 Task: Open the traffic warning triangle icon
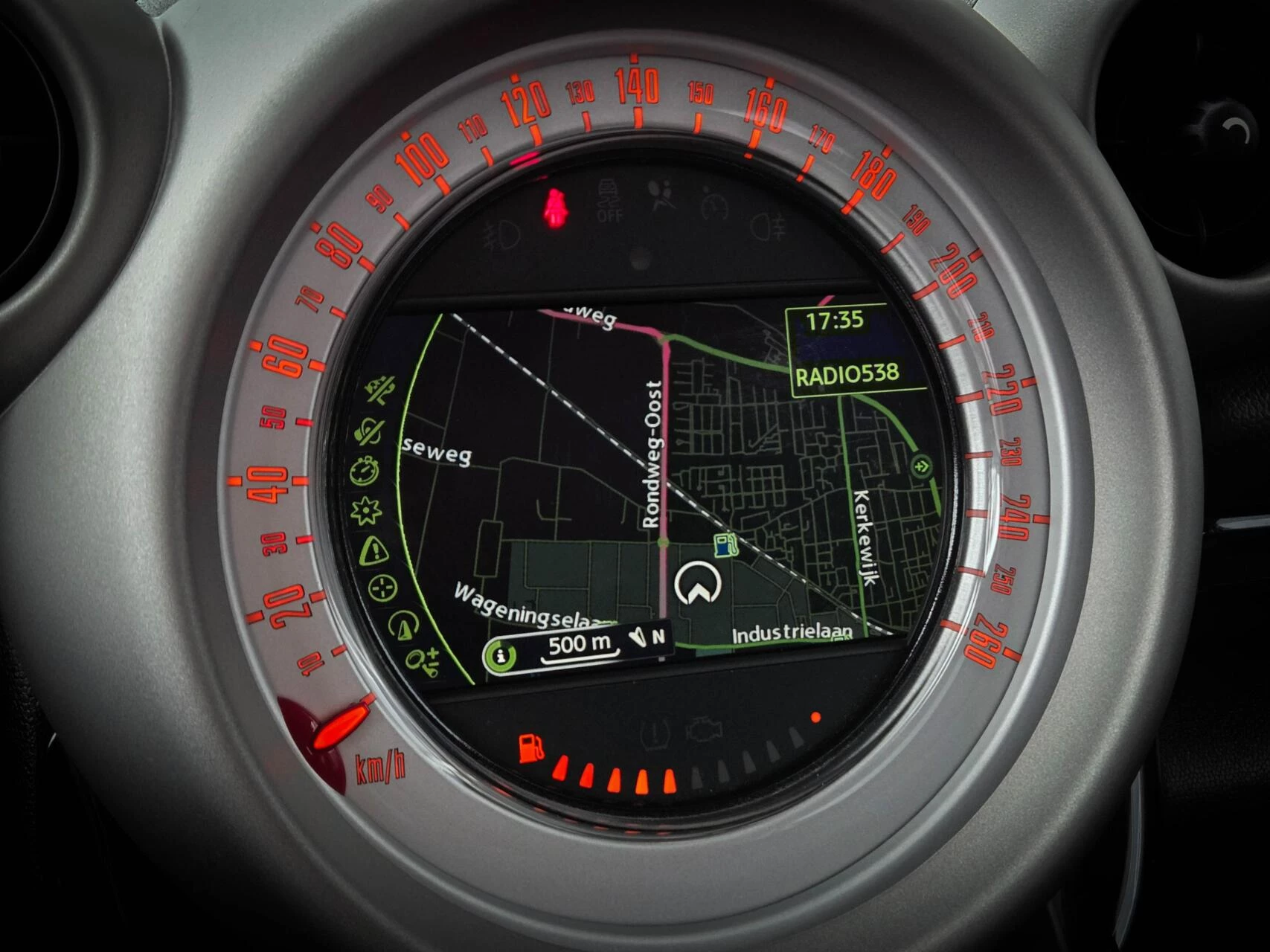(x=376, y=552)
